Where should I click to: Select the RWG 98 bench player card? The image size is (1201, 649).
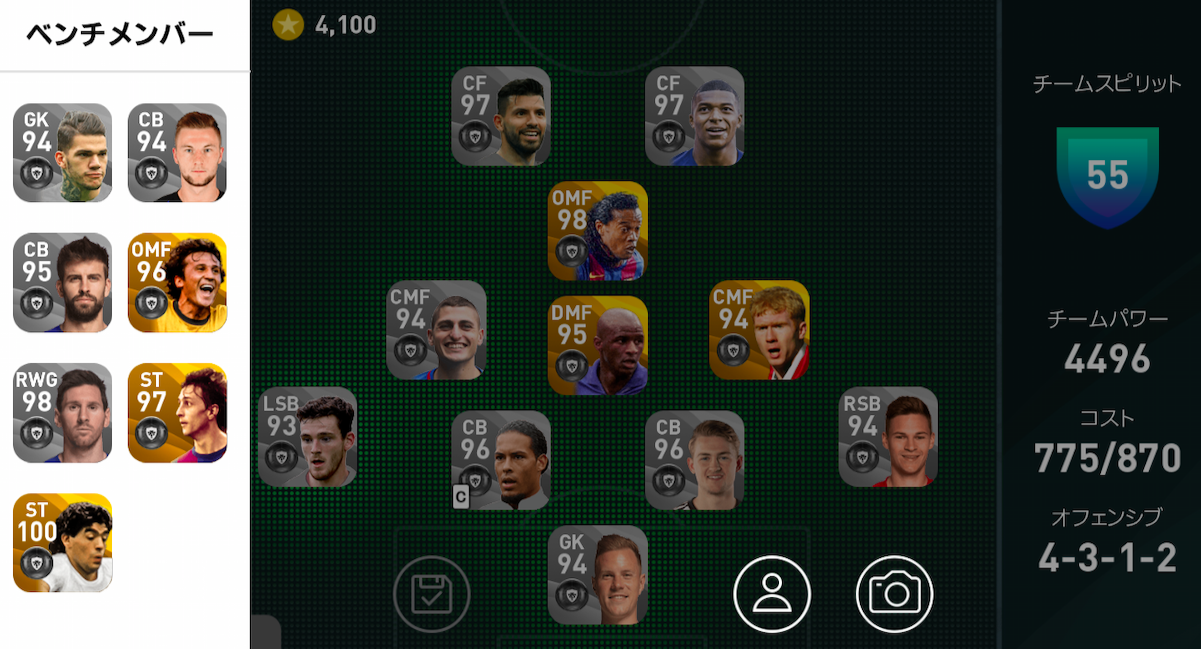(62, 412)
